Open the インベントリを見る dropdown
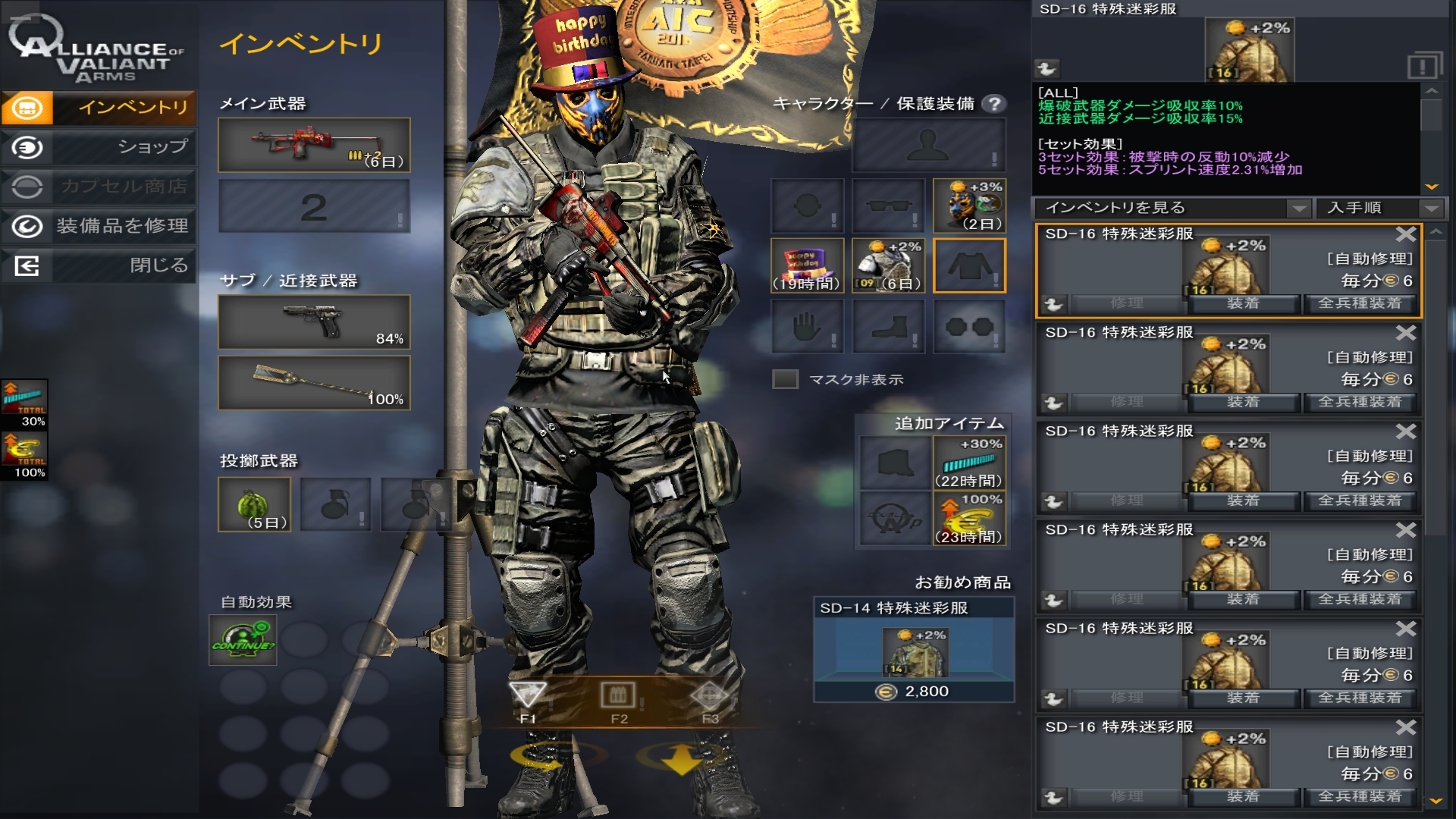This screenshot has width=1456, height=819. click(1172, 208)
